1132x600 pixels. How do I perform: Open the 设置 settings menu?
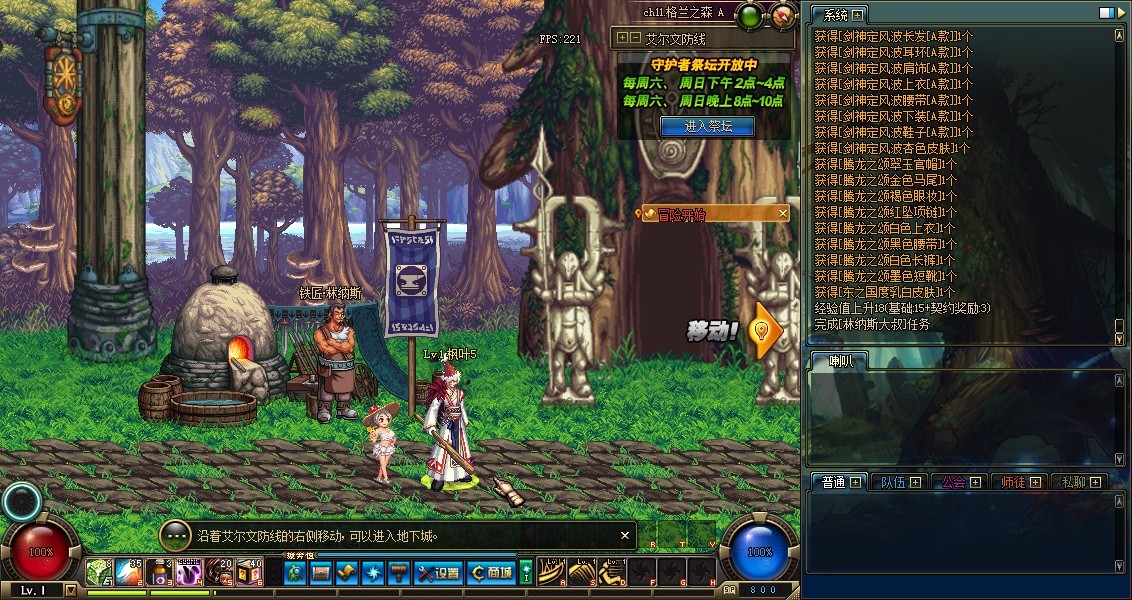tap(438, 573)
